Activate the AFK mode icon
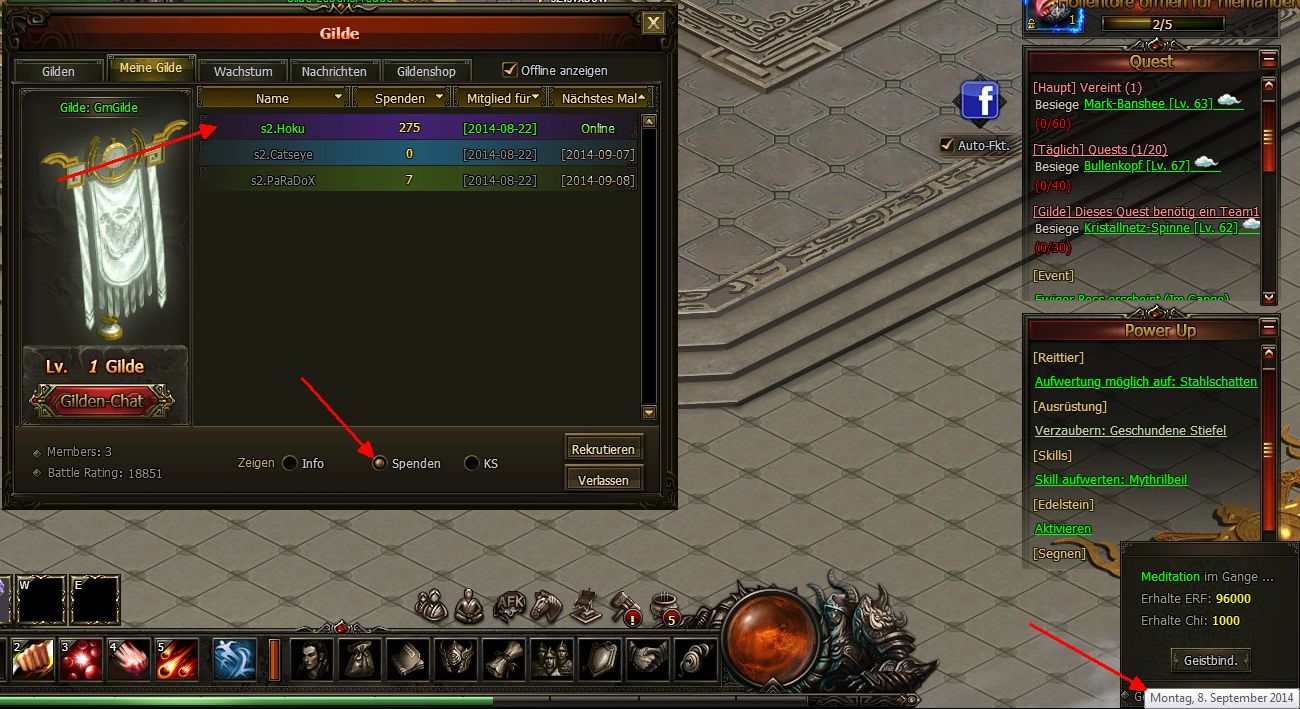 (x=510, y=603)
